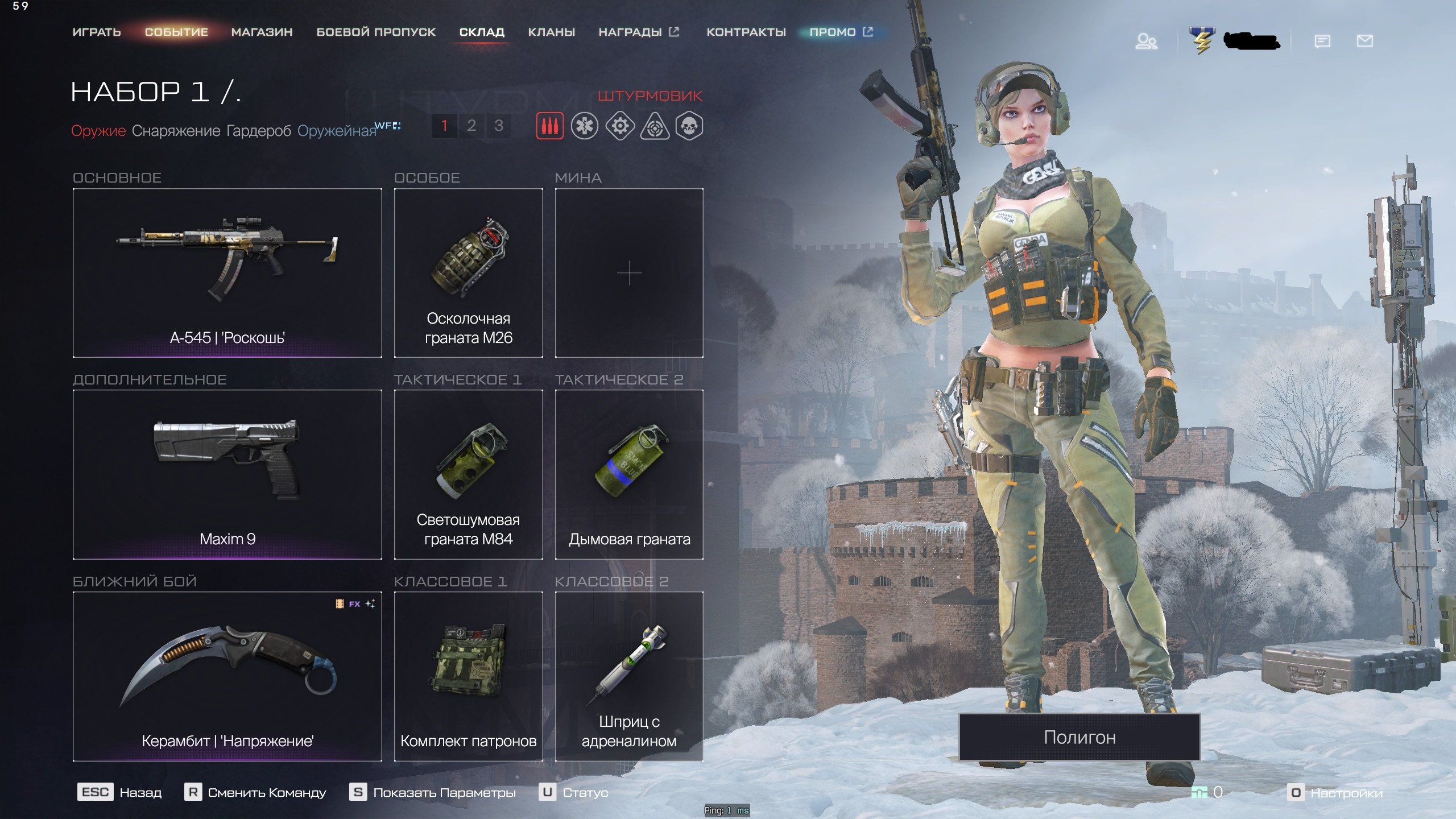Add an item to the empty Мина slot
The height and width of the screenshot is (819, 1456).
point(629,272)
